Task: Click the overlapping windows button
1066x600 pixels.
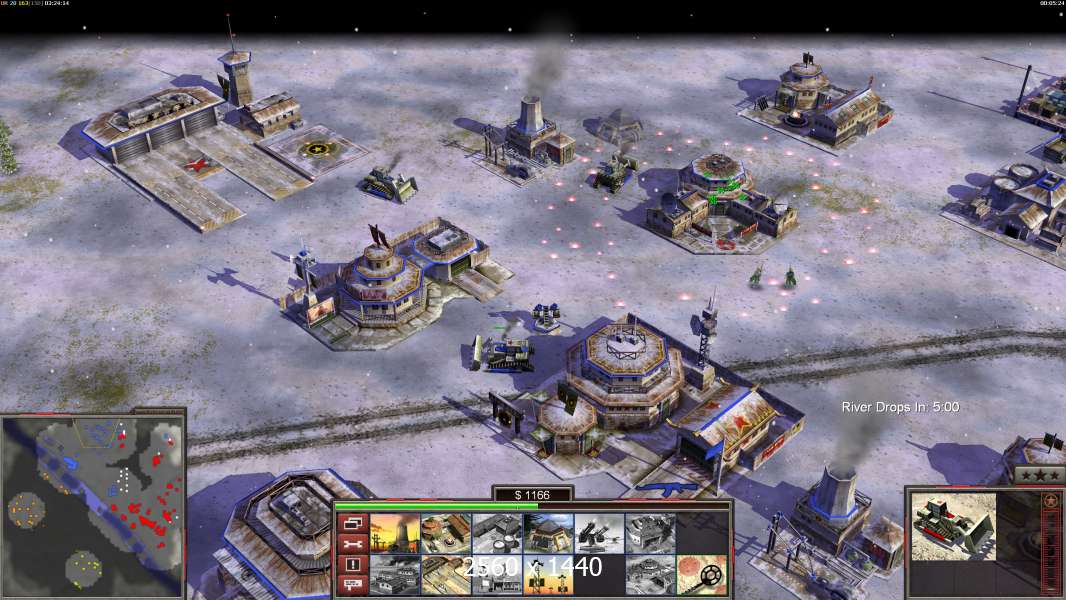Action: pyautogui.click(x=352, y=523)
